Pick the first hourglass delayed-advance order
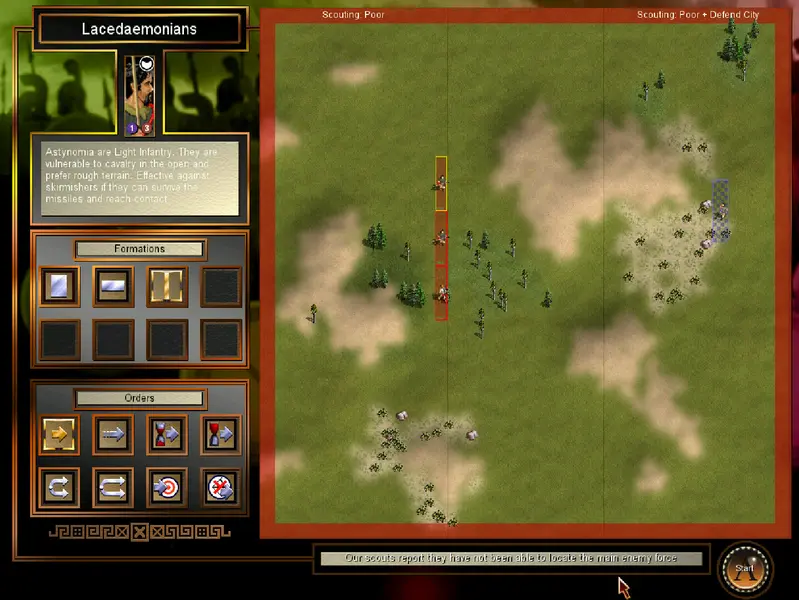Image resolution: width=799 pixels, height=600 pixels. pos(167,435)
